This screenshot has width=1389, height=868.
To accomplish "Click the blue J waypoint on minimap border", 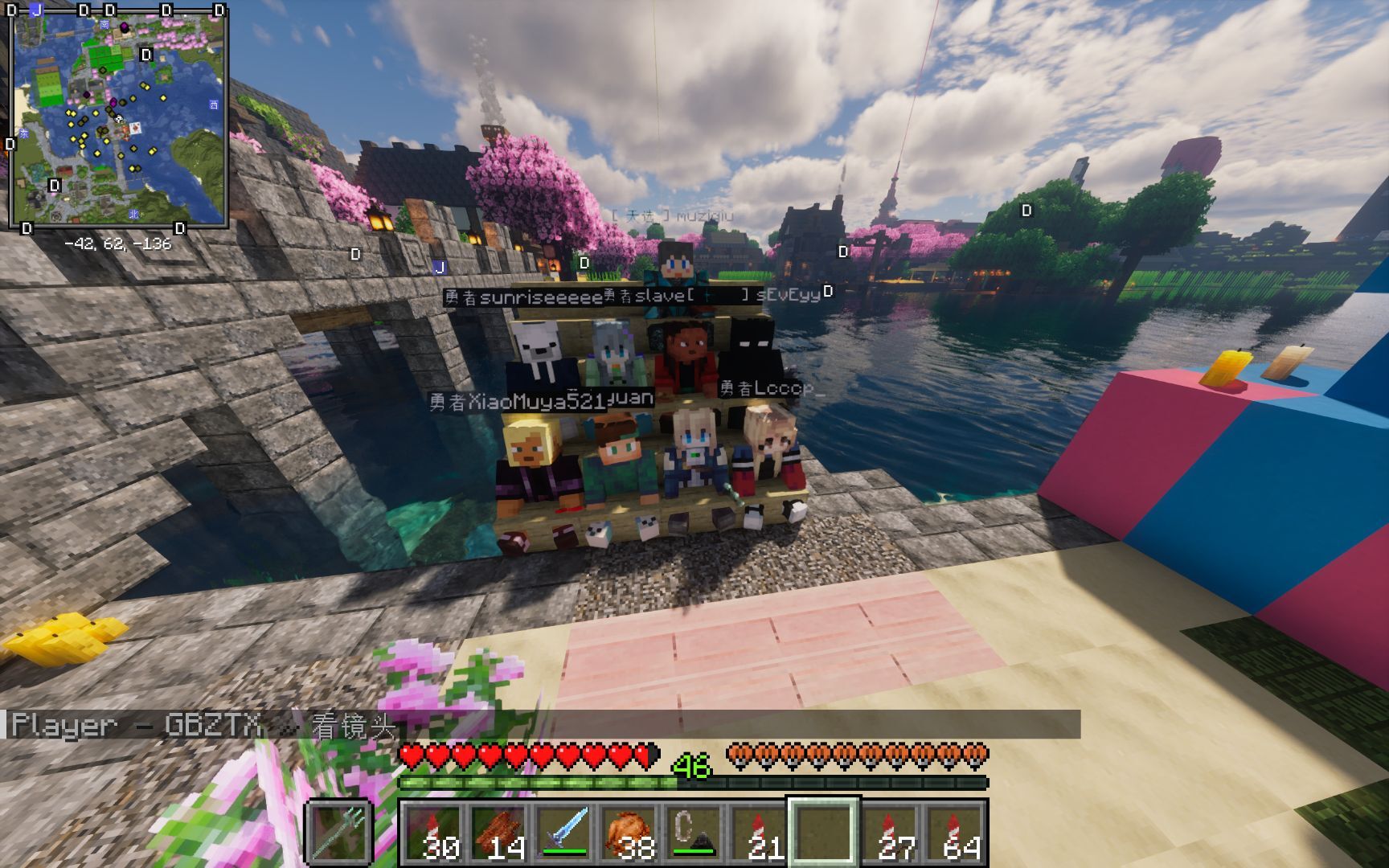I will click(x=36, y=10).
